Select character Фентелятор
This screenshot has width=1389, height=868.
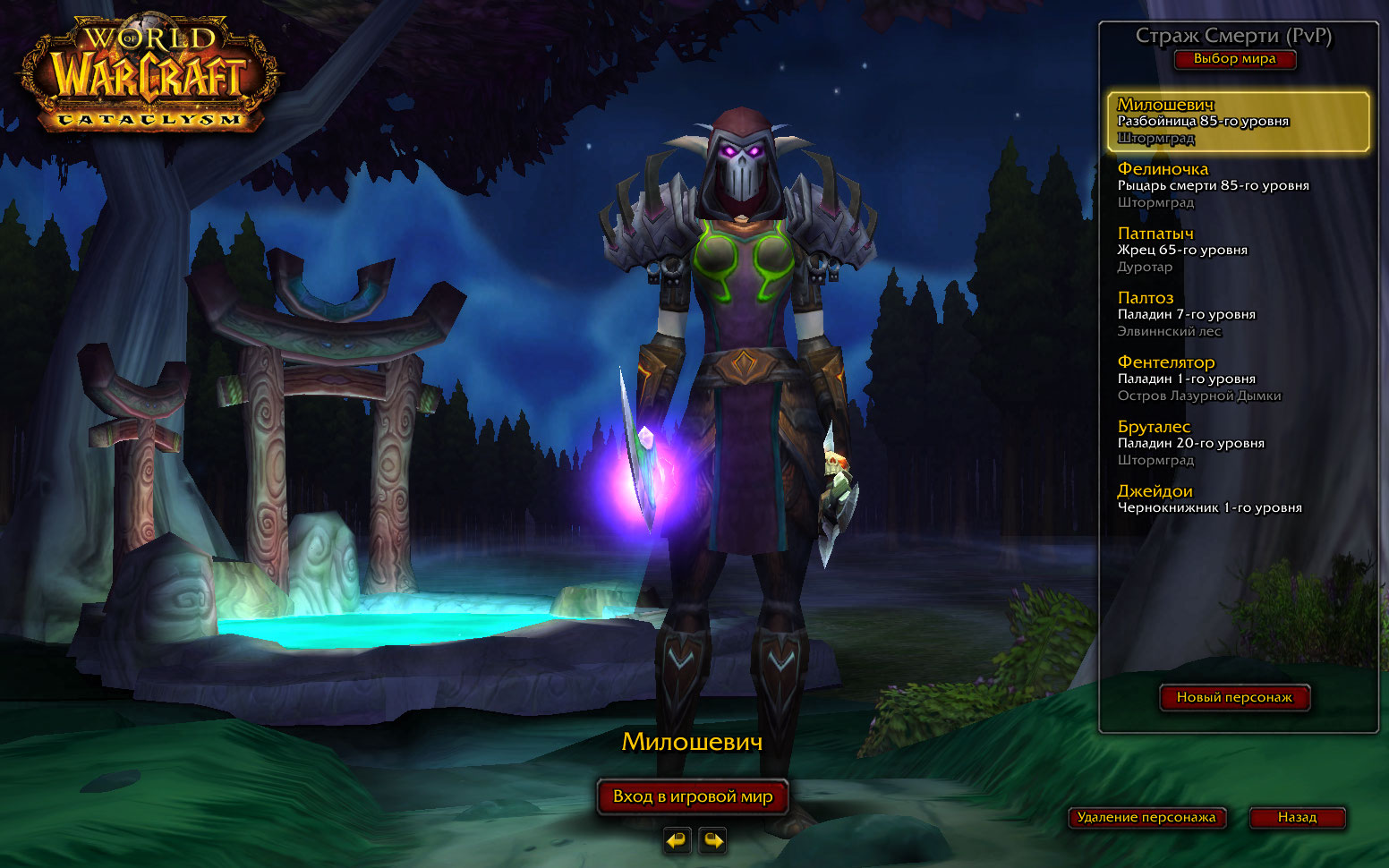click(x=1238, y=379)
